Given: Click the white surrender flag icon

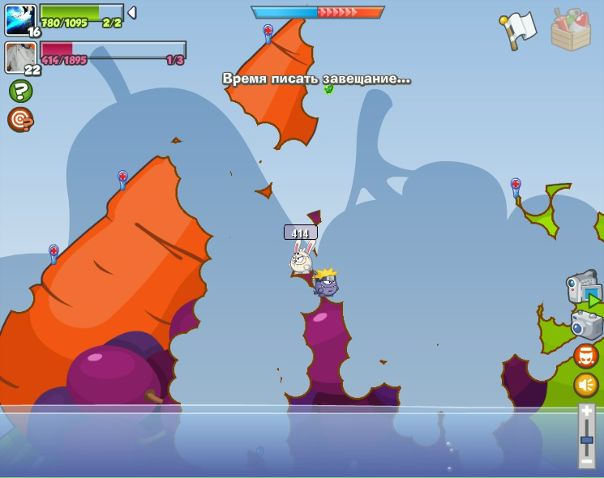Looking at the screenshot, I should 518,30.
